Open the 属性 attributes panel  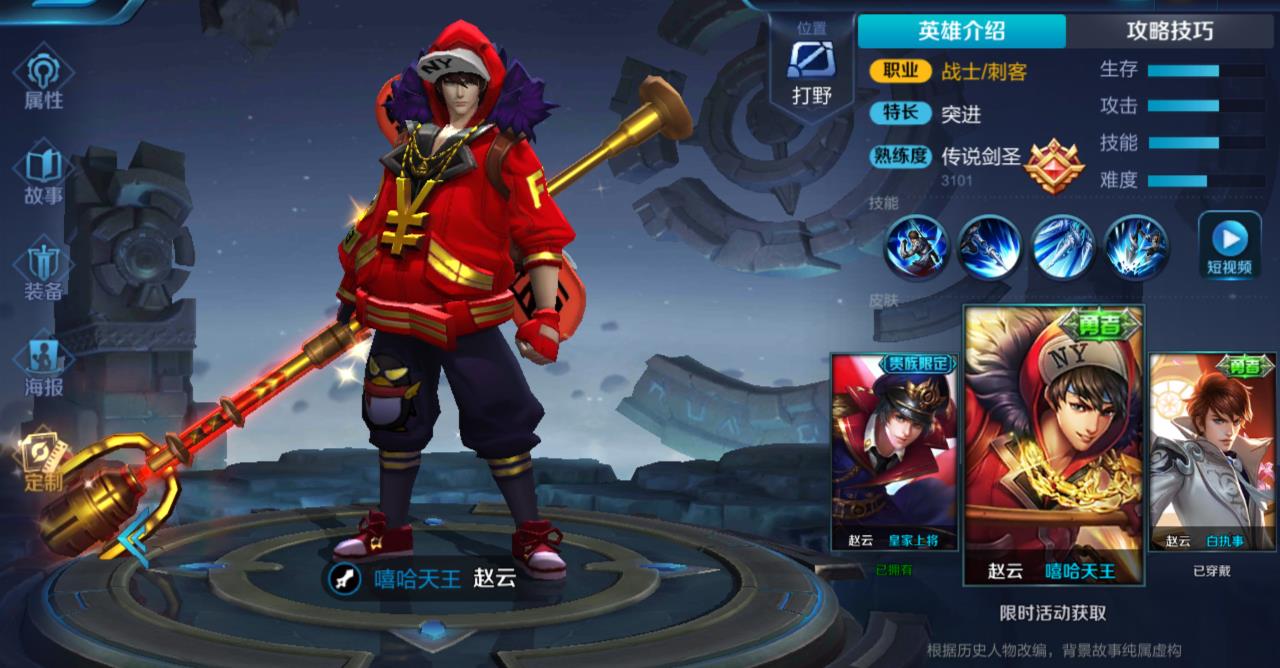pyautogui.click(x=44, y=81)
